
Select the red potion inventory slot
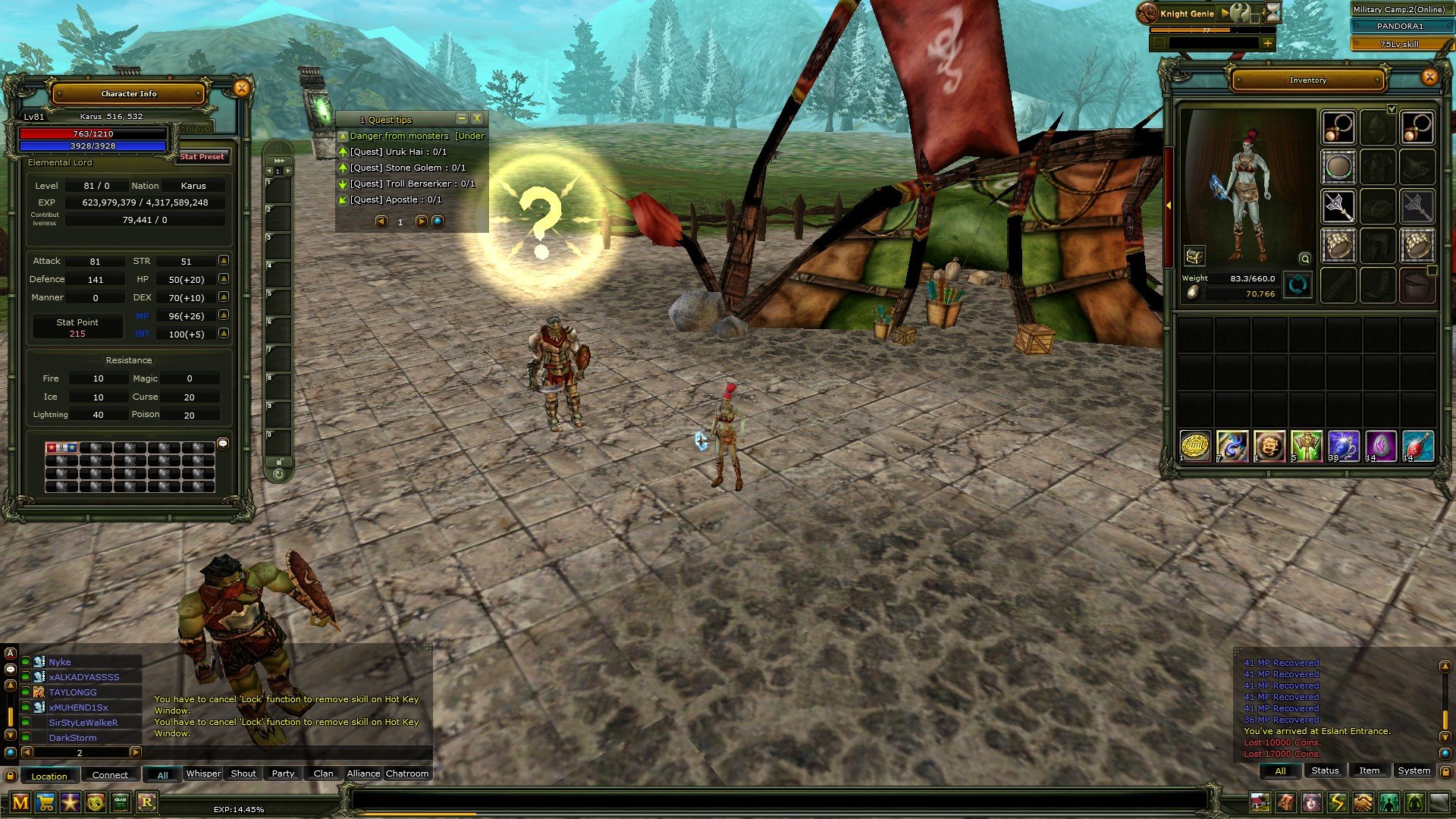click(x=1417, y=446)
